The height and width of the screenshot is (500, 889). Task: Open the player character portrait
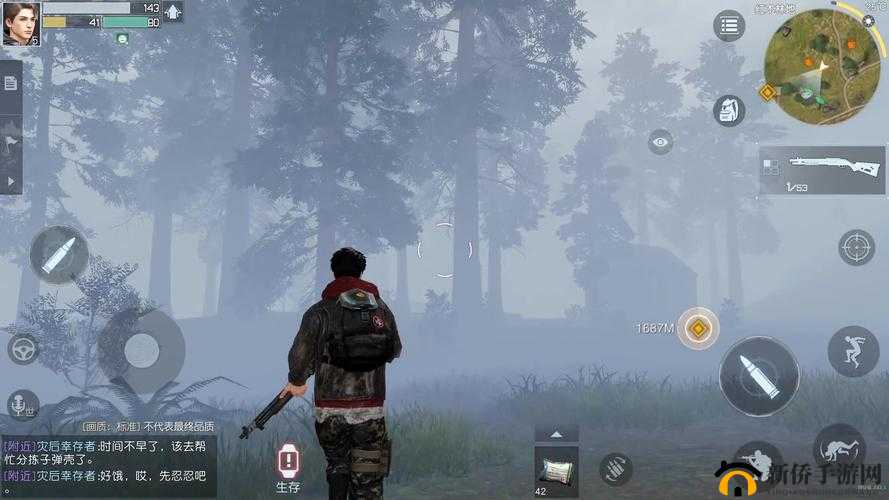coord(19,24)
